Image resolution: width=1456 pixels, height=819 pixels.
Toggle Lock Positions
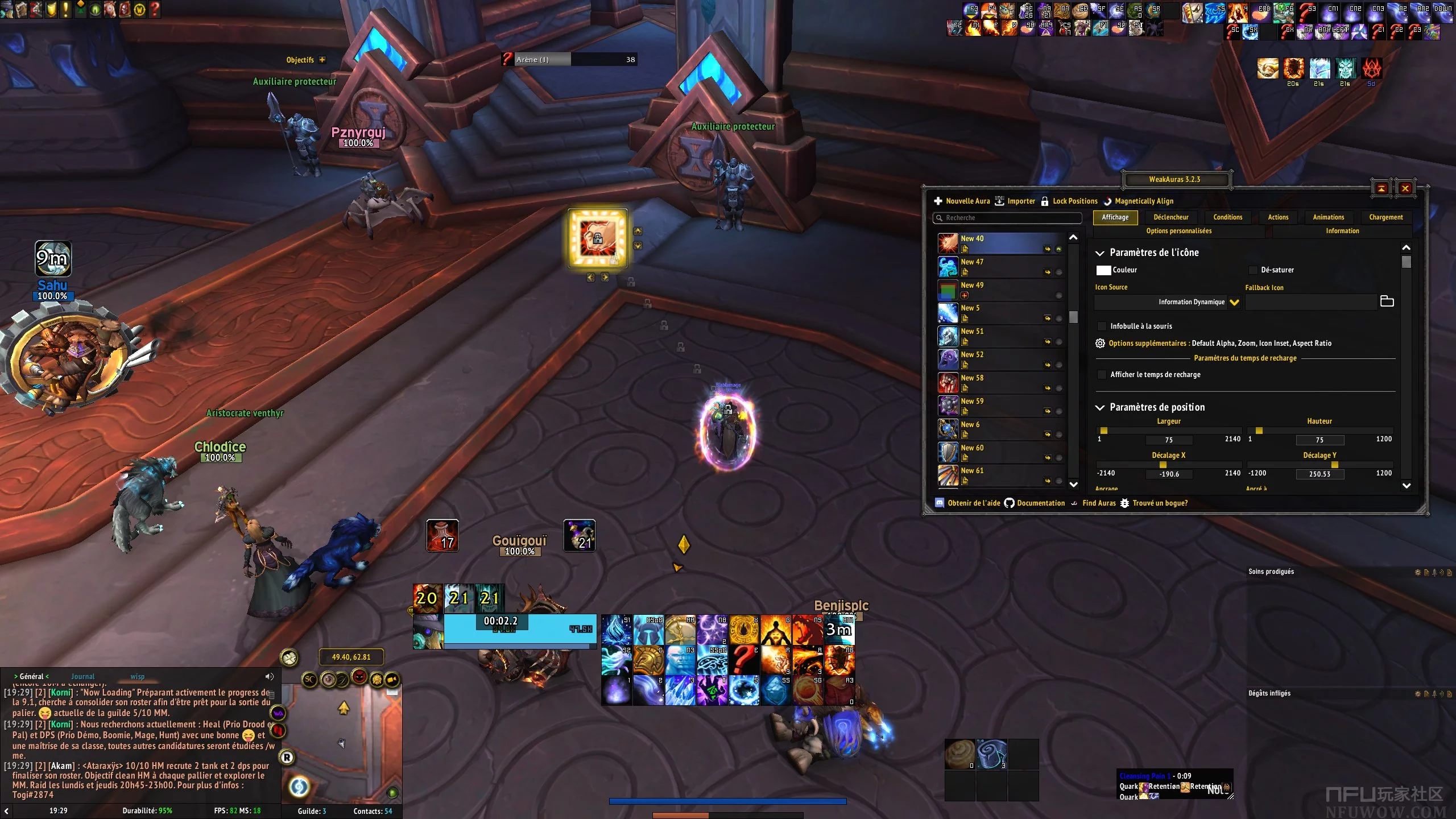pyautogui.click(x=1069, y=201)
